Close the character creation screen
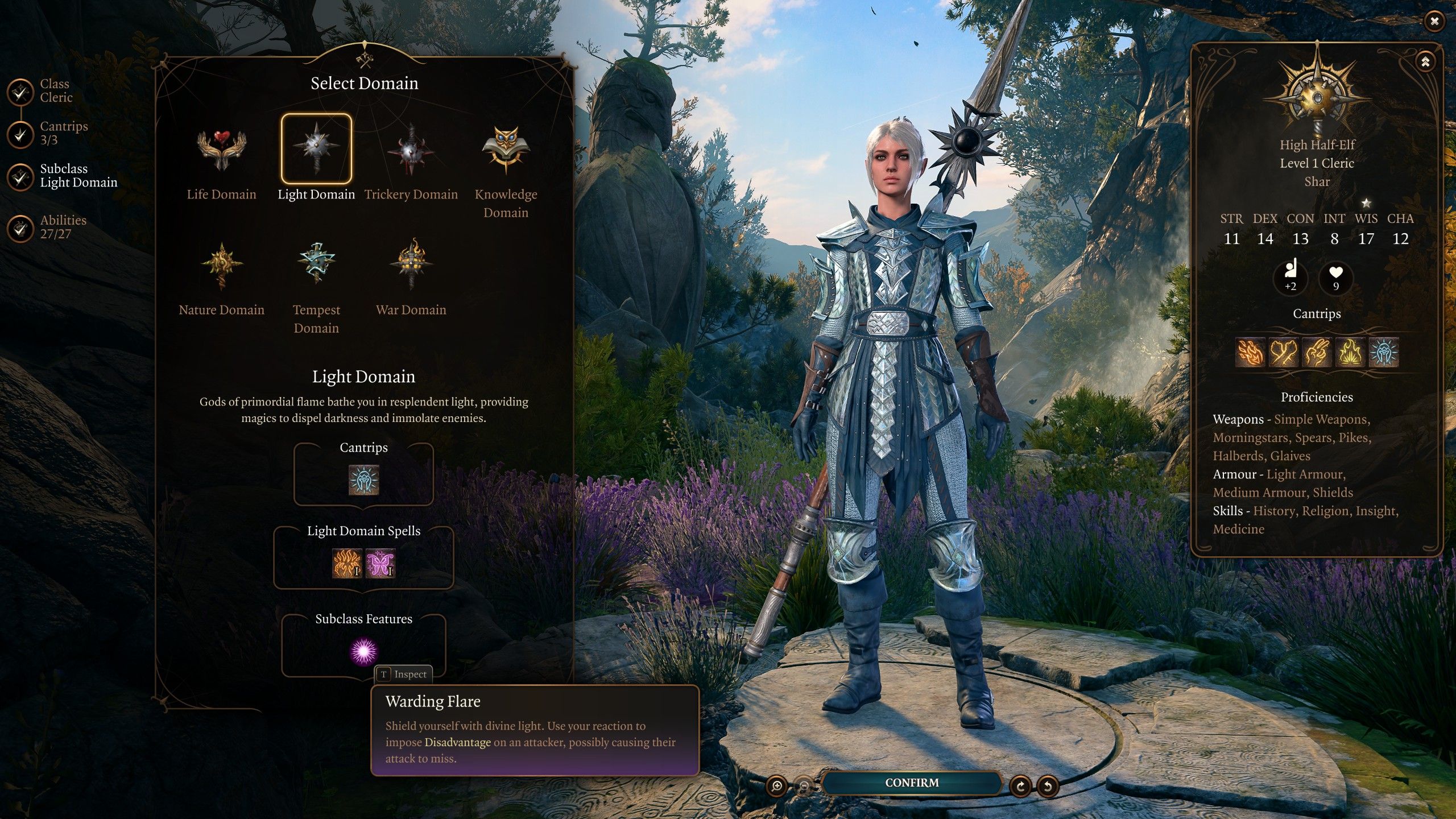 (1434, 22)
